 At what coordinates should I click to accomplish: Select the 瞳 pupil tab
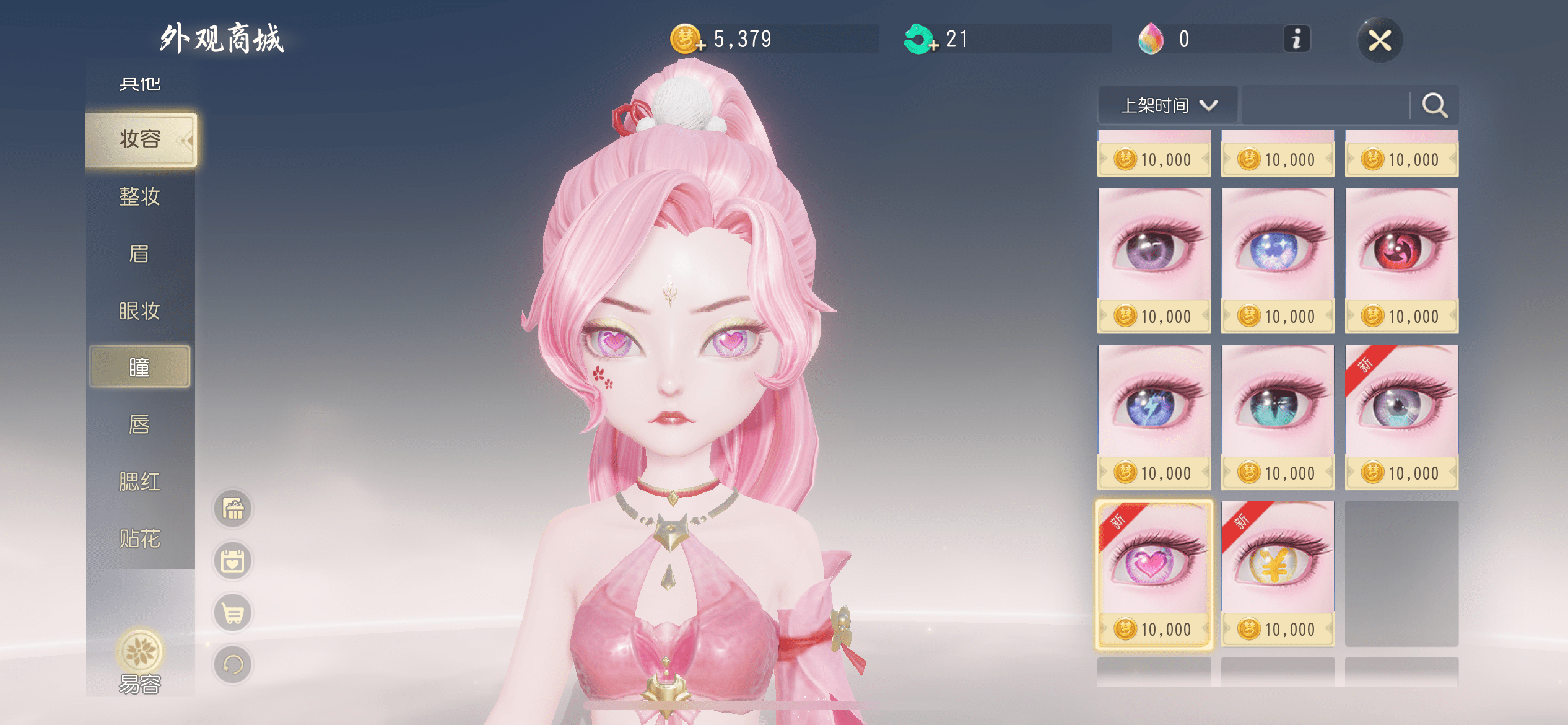click(x=140, y=367)
